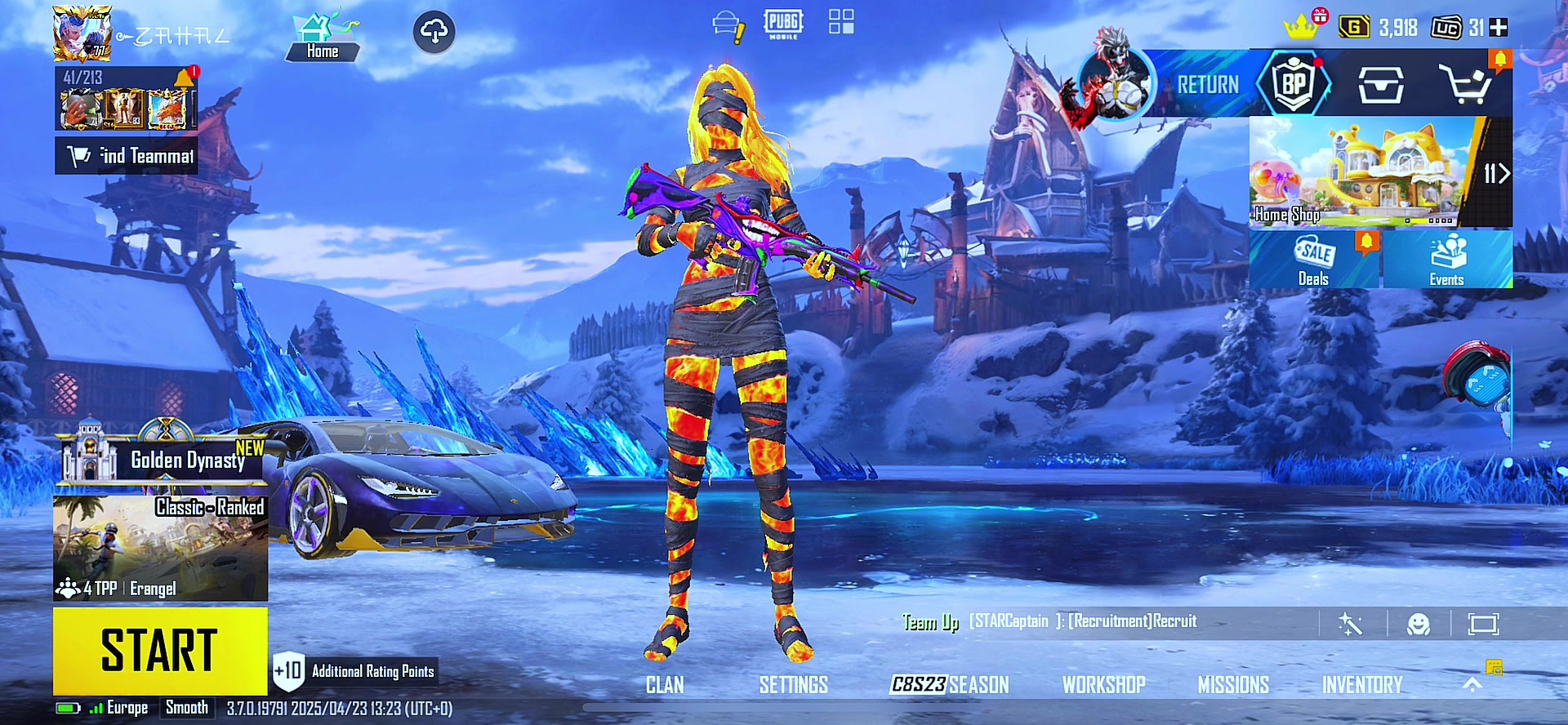The height and width of the screenshot is (725, 1568).
Task: Open the SETTINGS menu
Action: click(793, 685)
